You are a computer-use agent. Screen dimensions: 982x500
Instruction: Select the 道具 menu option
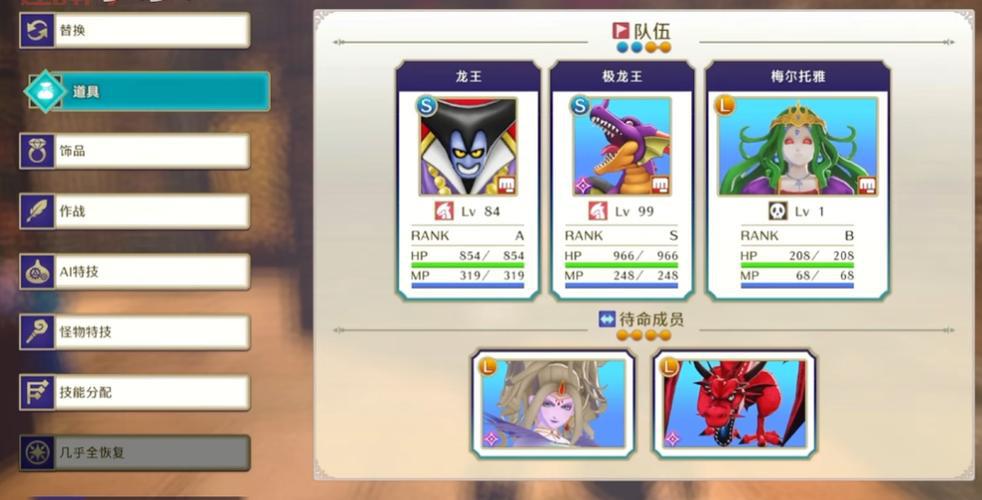148,91
